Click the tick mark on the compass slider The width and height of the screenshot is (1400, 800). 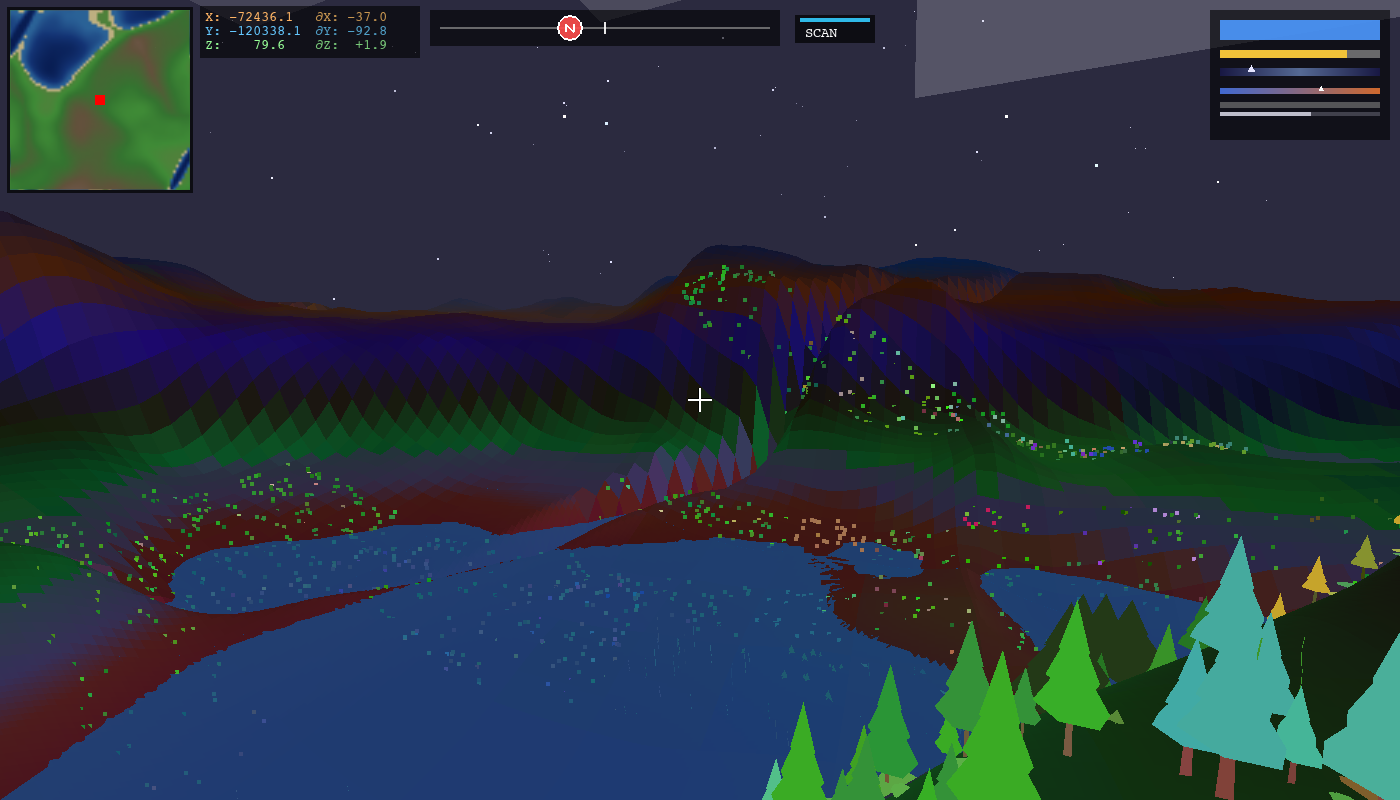click(x=604, y=28)
